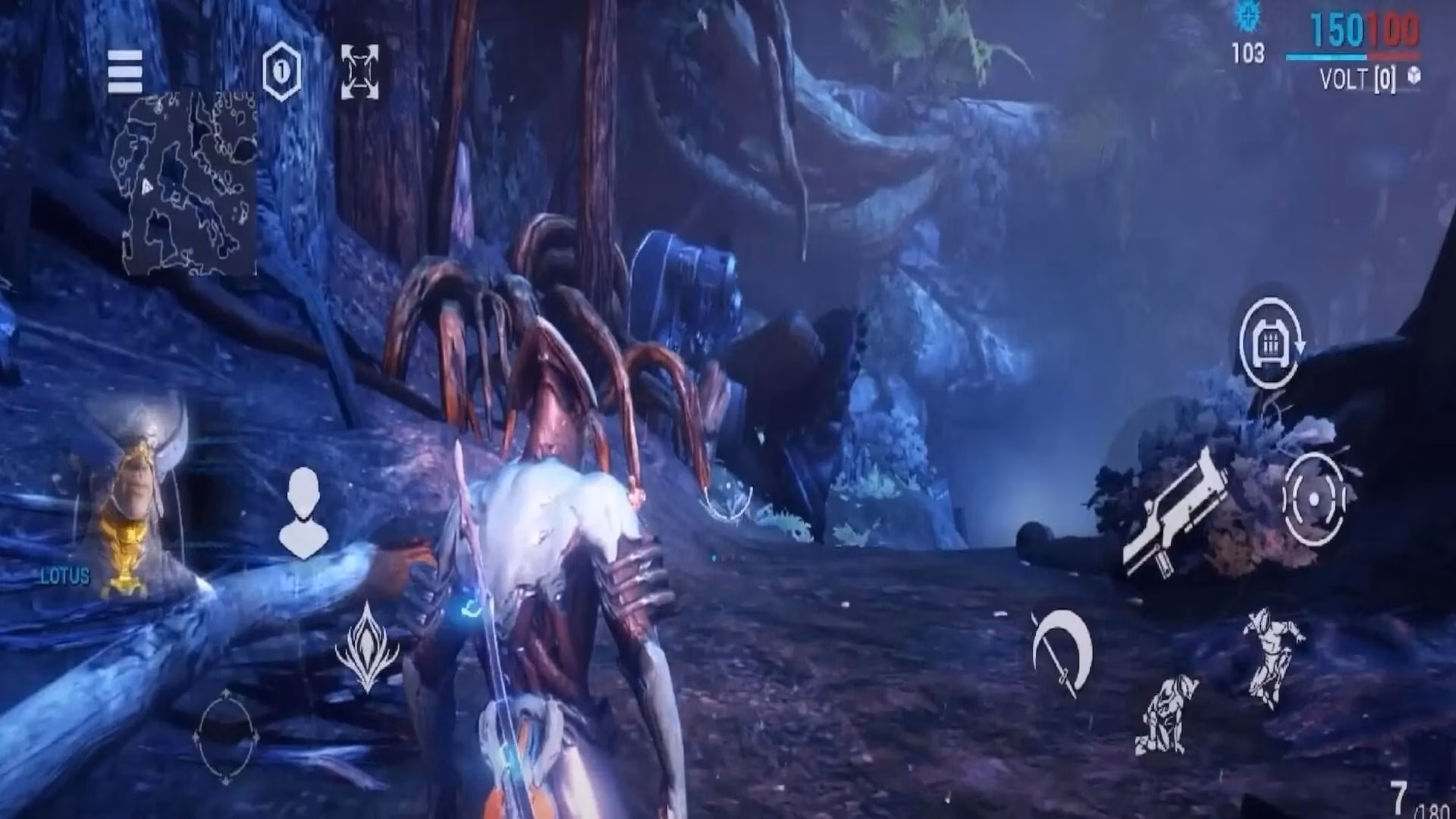Tap the hexagon gear wheel icon

pyautogui.click(x=281, y=72)
